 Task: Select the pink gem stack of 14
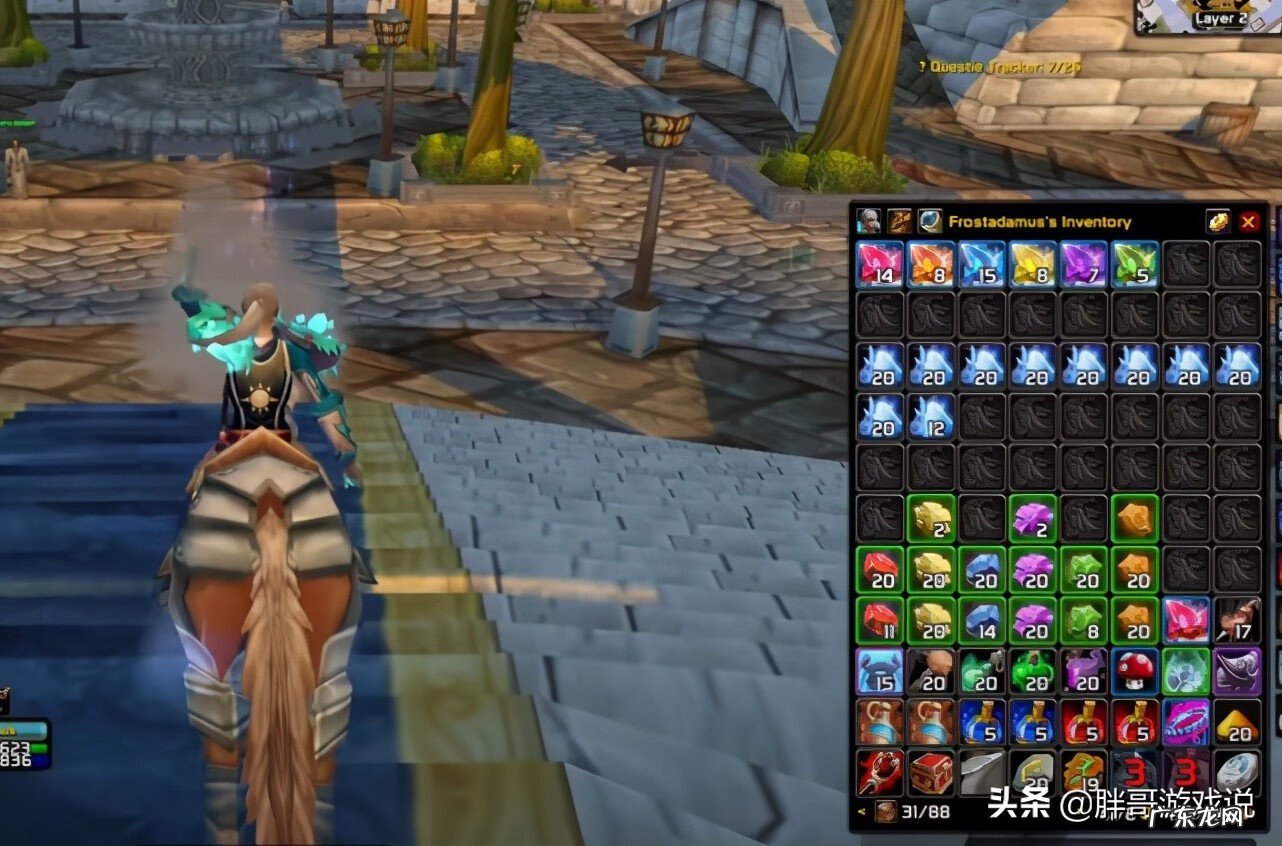tap(880, 264)
